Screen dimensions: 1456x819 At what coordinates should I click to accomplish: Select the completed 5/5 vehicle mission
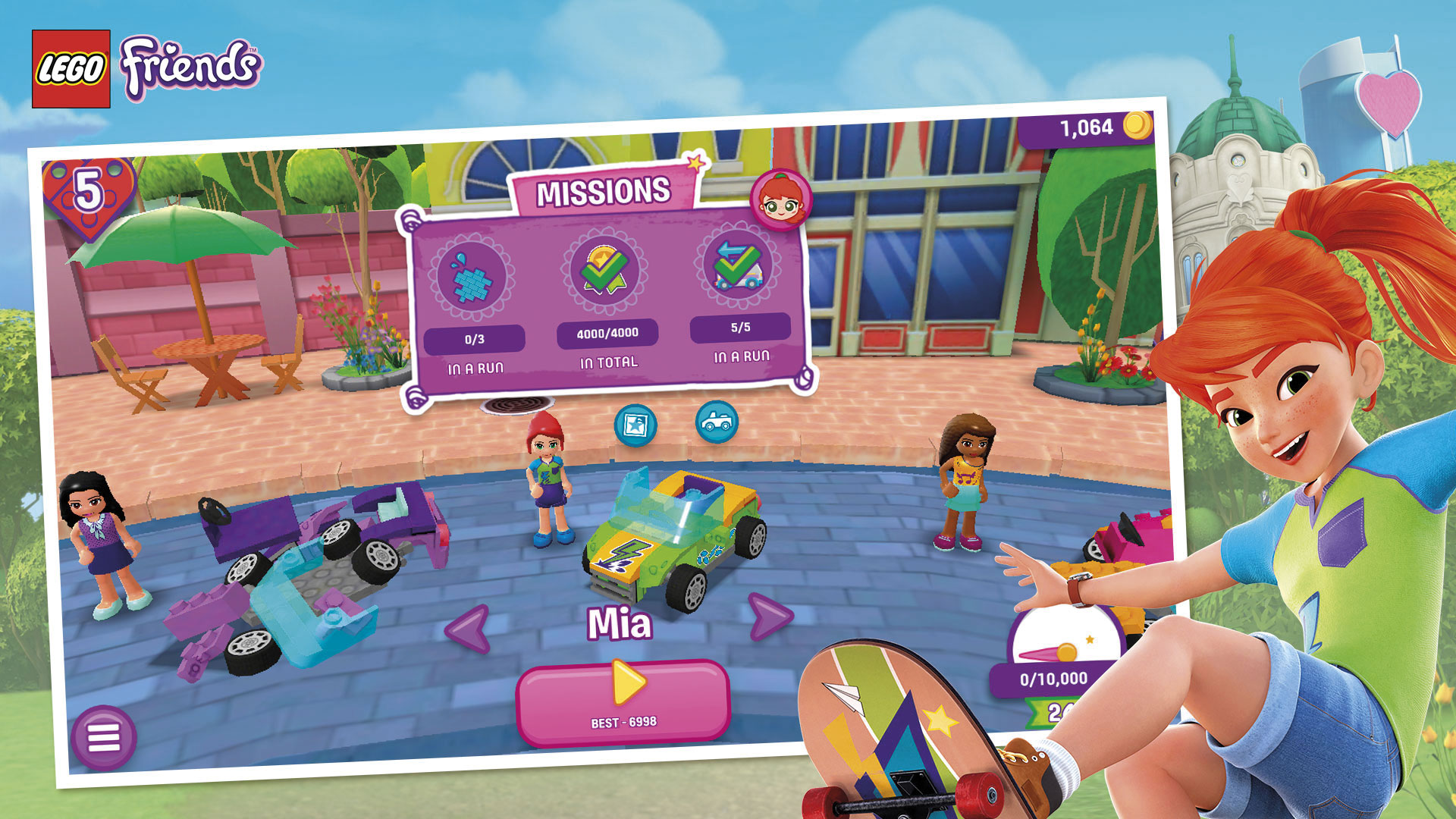coord(738,265)
